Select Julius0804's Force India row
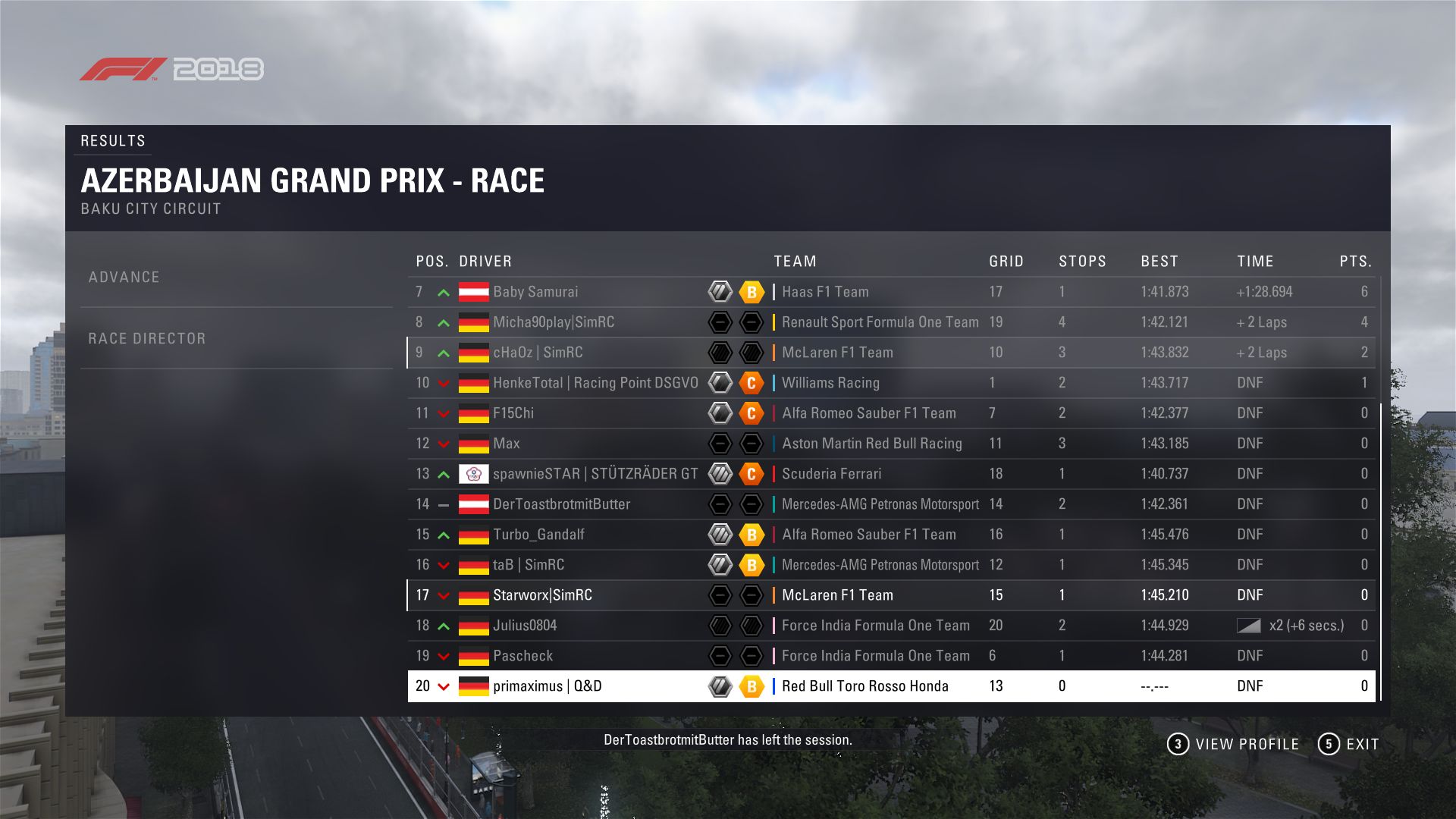The image size is (1456, 819). 525,626
